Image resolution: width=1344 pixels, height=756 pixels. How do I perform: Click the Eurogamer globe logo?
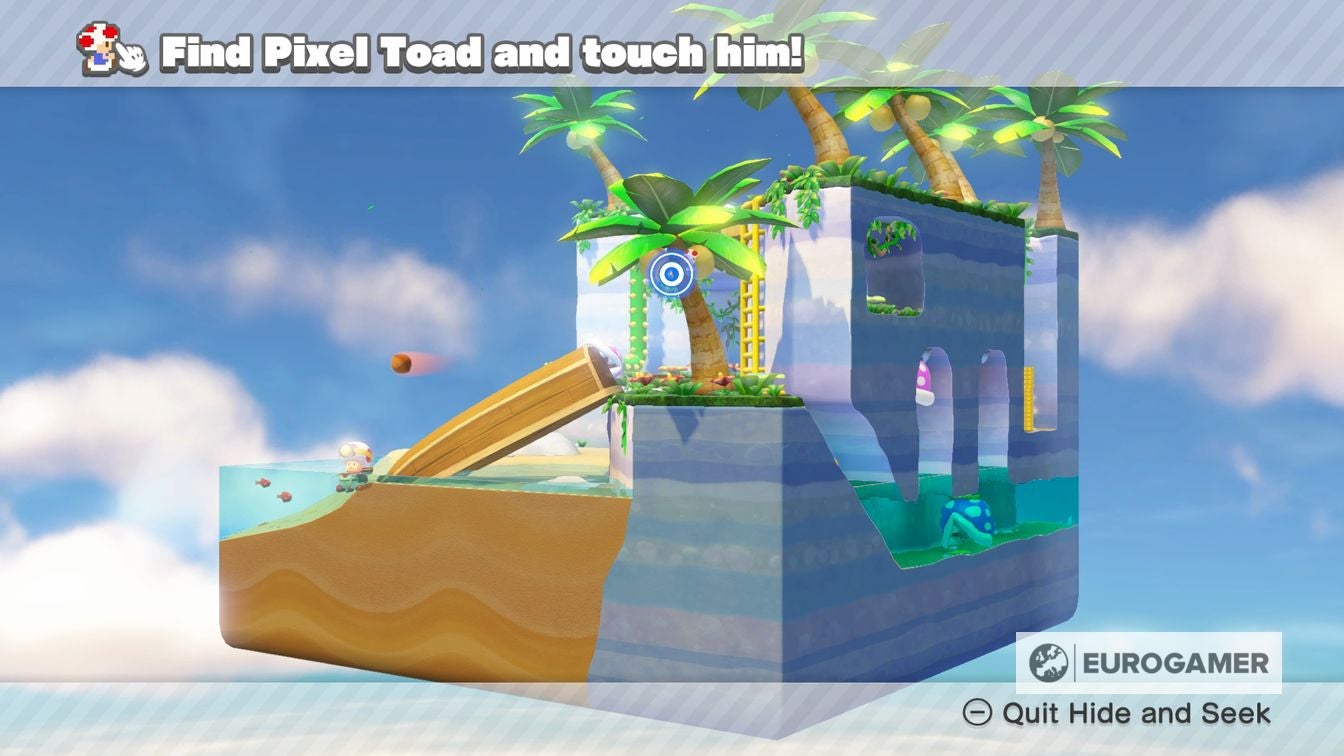pos(1048,660)
